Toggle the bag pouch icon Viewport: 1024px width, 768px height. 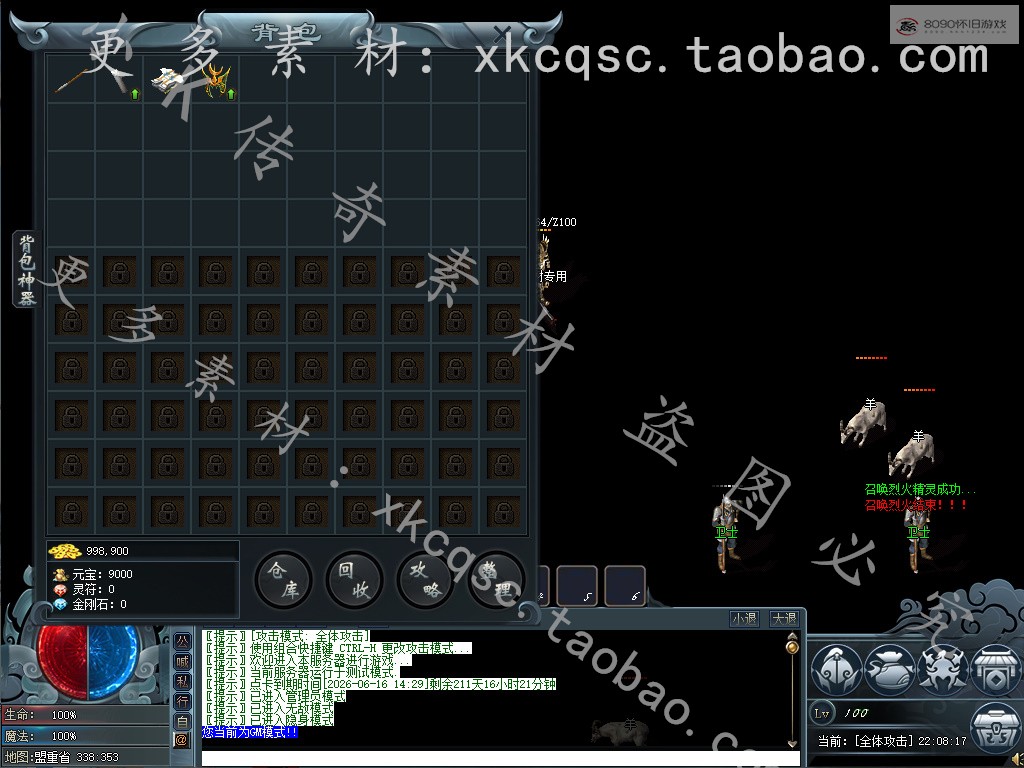889,669
